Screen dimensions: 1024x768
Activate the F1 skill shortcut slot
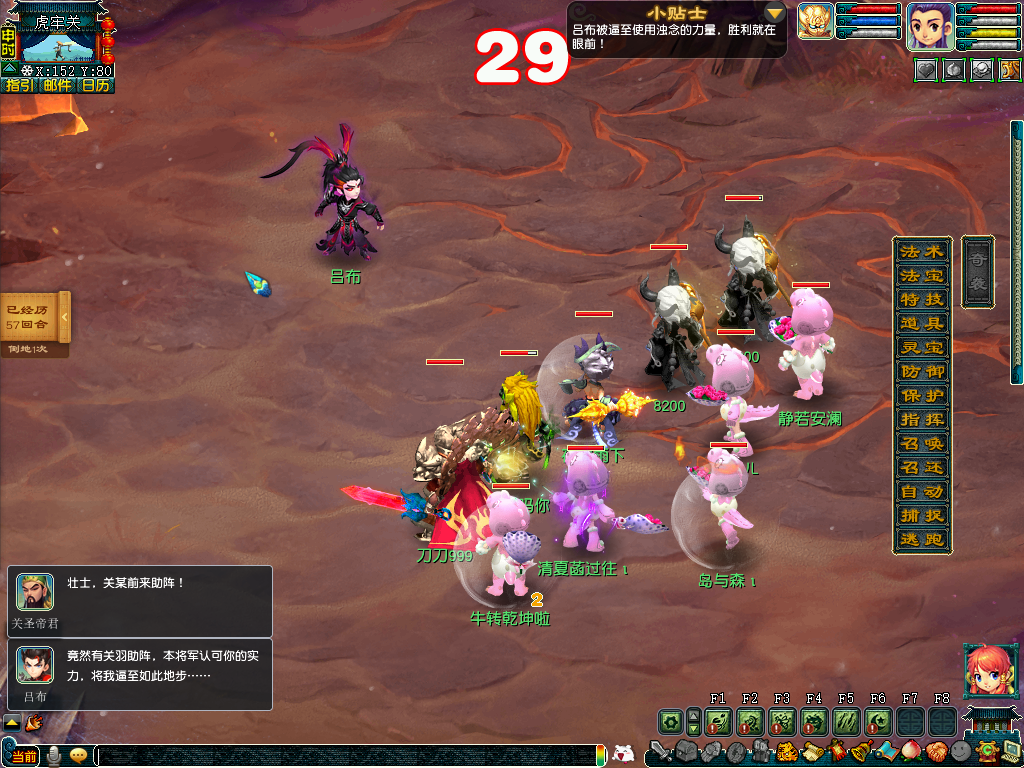(x=718, y=721)
